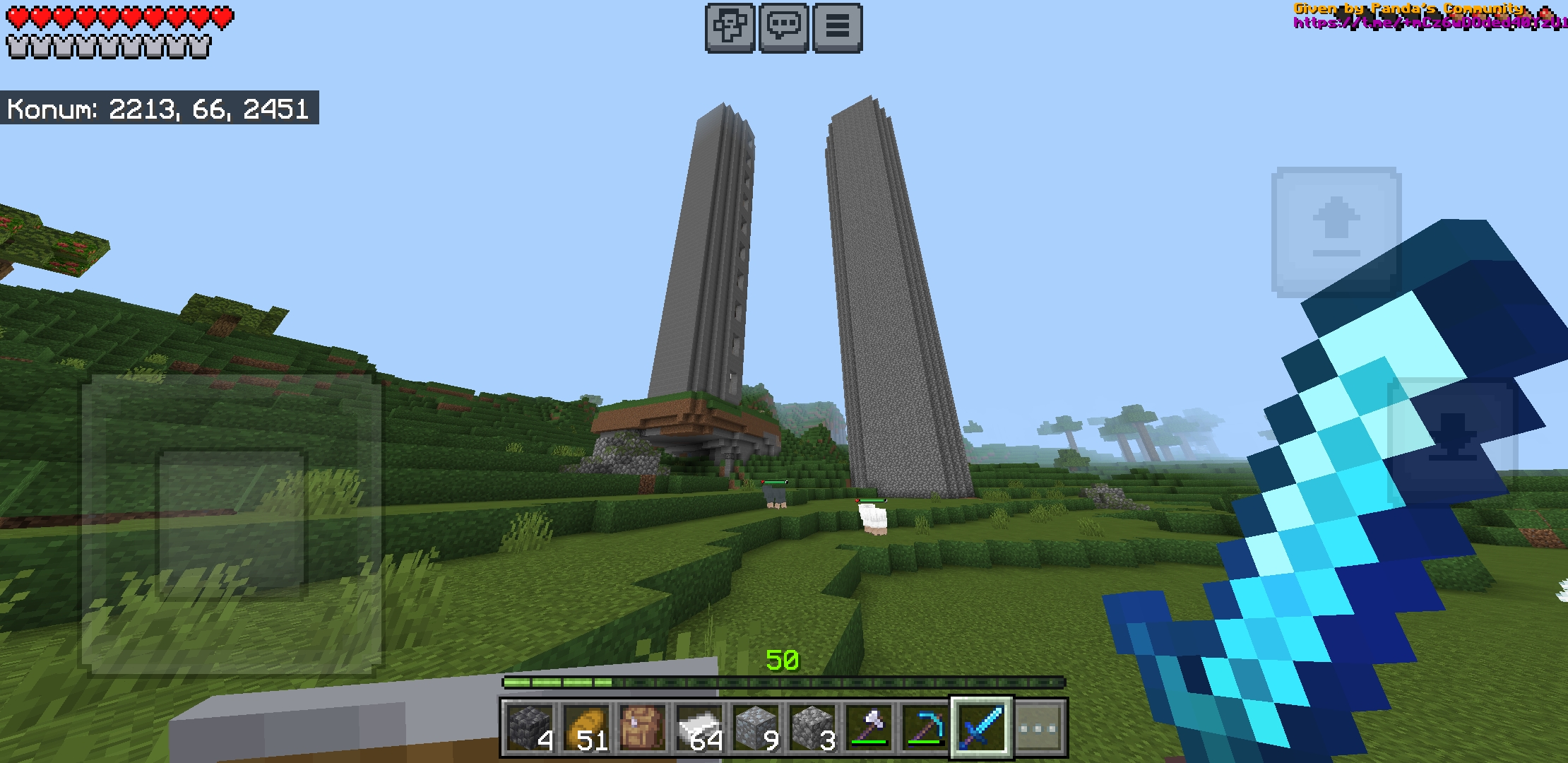1568x763 pixels.
Task: Open the chat speech-bubble button
Action: click(783, 28)
